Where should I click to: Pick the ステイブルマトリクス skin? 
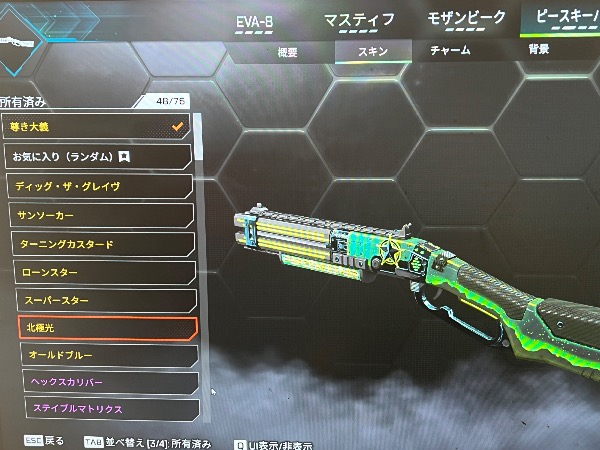point(110,408)
